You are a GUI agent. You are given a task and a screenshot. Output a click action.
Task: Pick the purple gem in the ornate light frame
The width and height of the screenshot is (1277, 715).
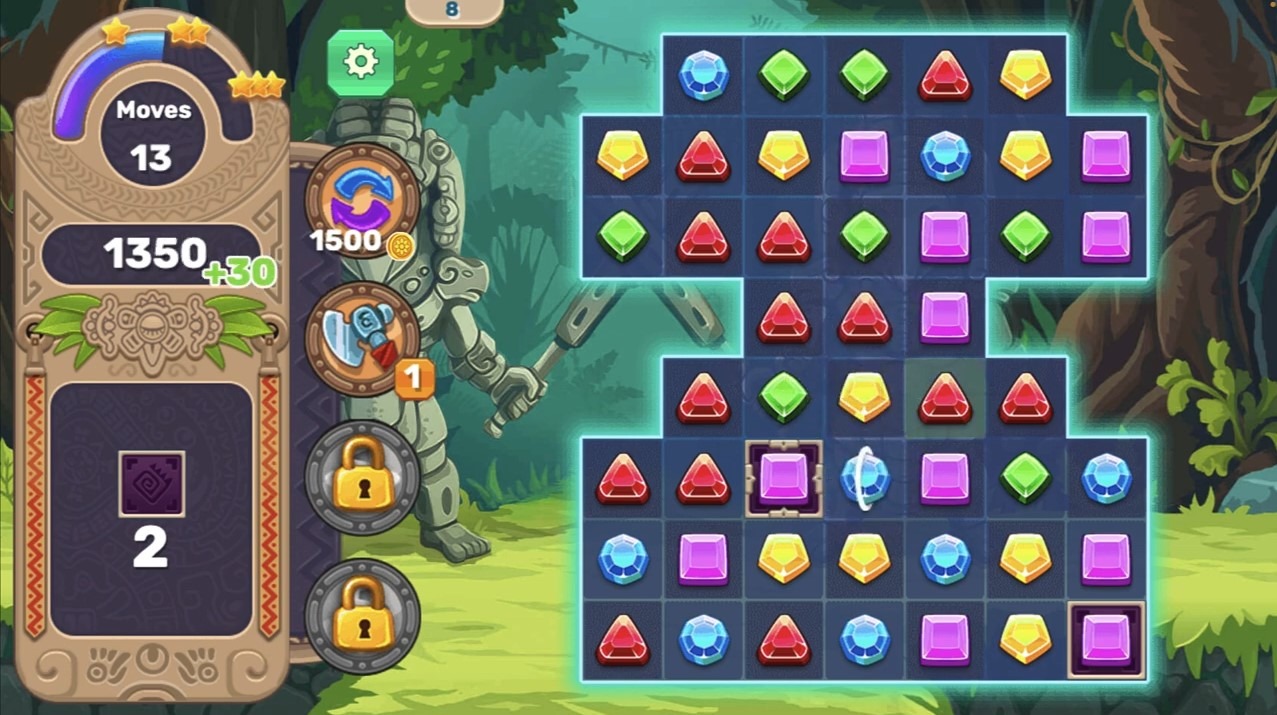(784, 478)
